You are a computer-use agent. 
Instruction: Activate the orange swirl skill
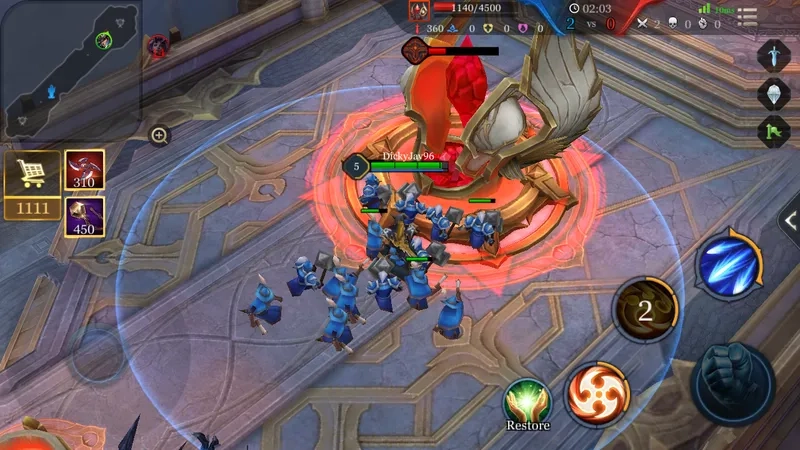tap(598, 394)
